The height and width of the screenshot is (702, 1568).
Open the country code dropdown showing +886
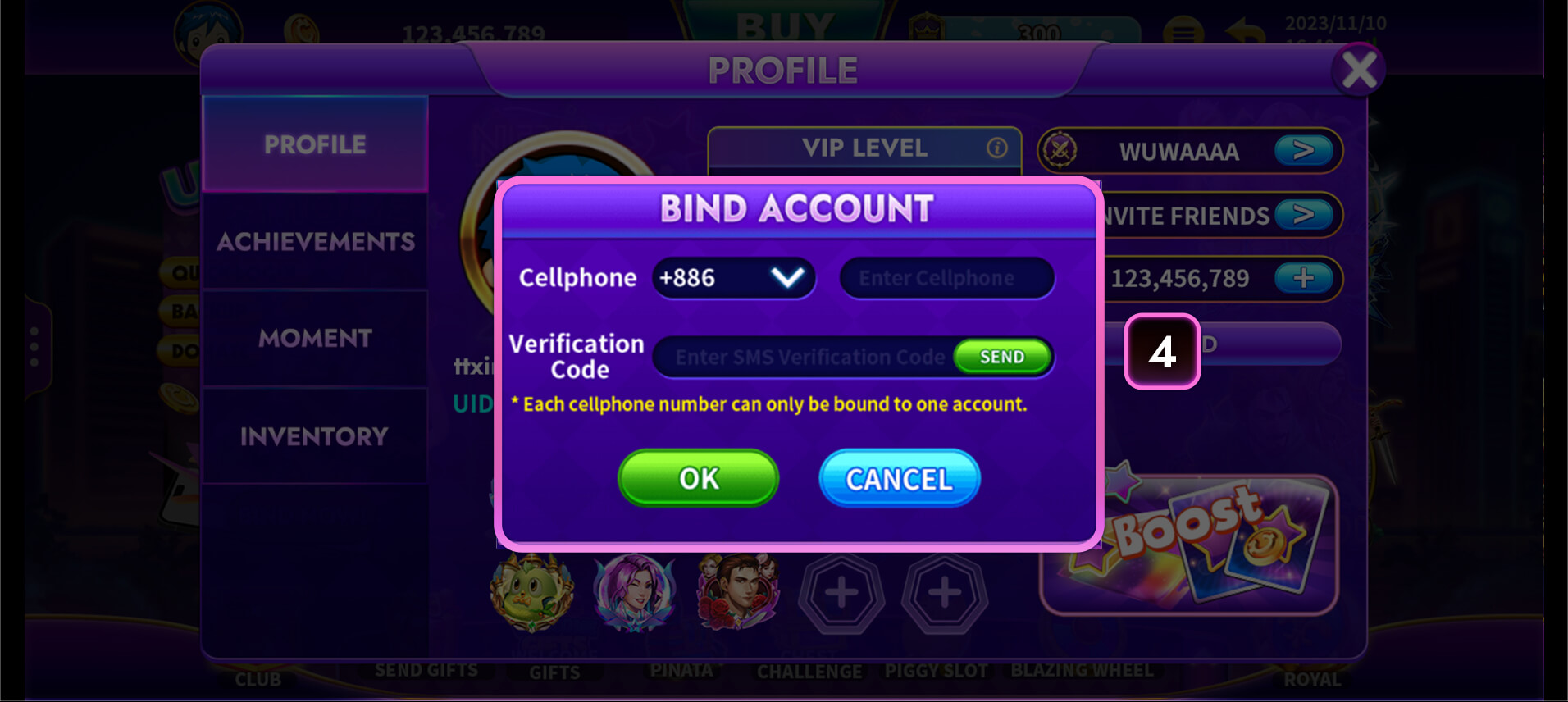click(x=734, y=278)
